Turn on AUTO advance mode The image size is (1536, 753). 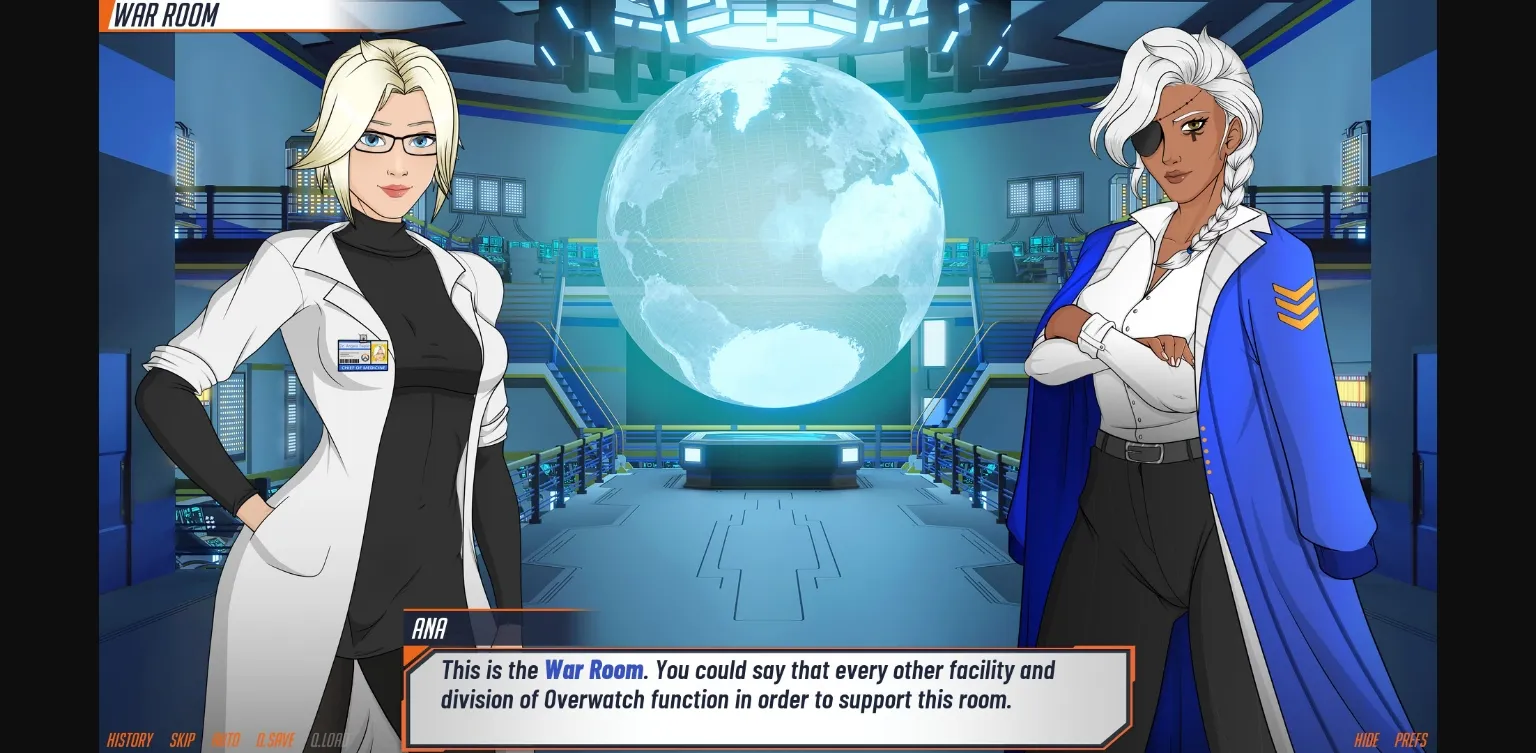click(x=227, y=741)
